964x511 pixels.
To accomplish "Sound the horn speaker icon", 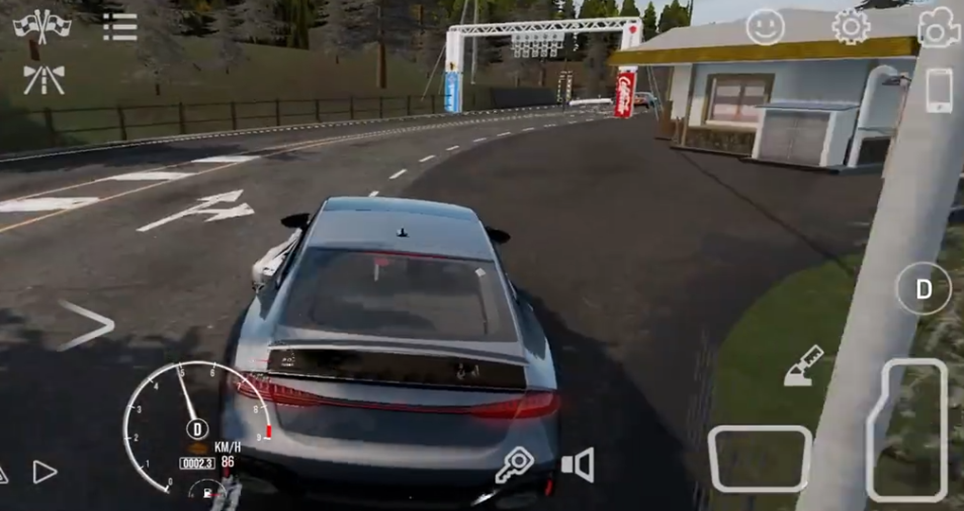I will pos(578,465).
